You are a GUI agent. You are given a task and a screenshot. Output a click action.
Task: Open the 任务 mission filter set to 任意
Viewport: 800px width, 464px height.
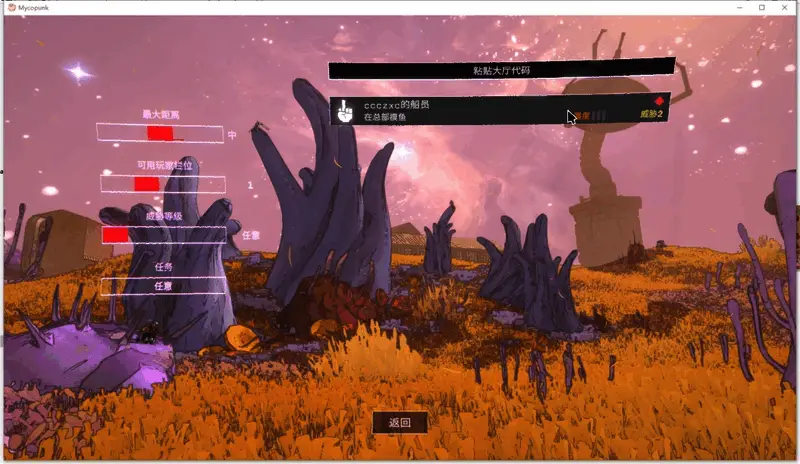pos(163,286)
